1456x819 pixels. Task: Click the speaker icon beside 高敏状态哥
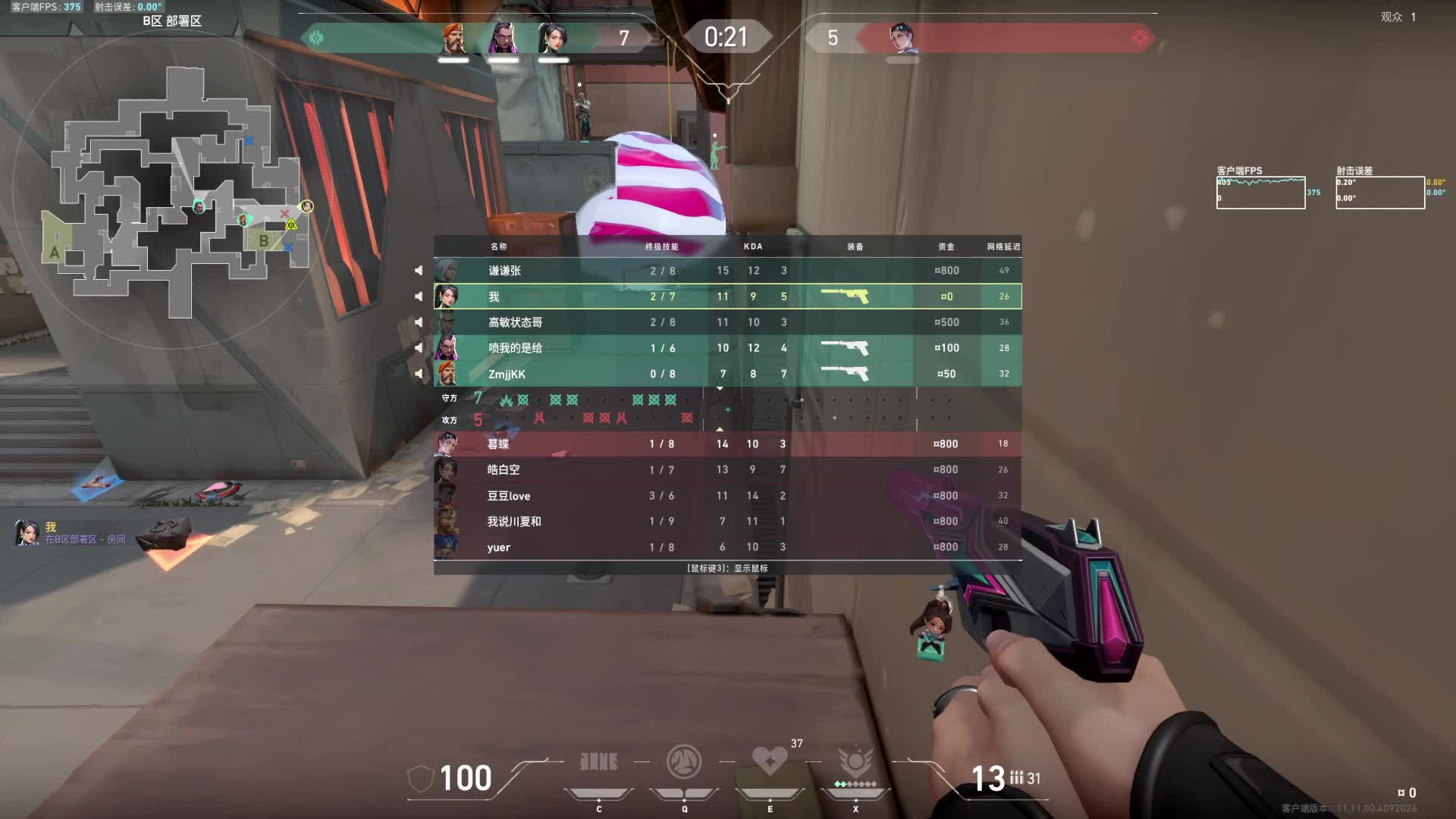419,322
